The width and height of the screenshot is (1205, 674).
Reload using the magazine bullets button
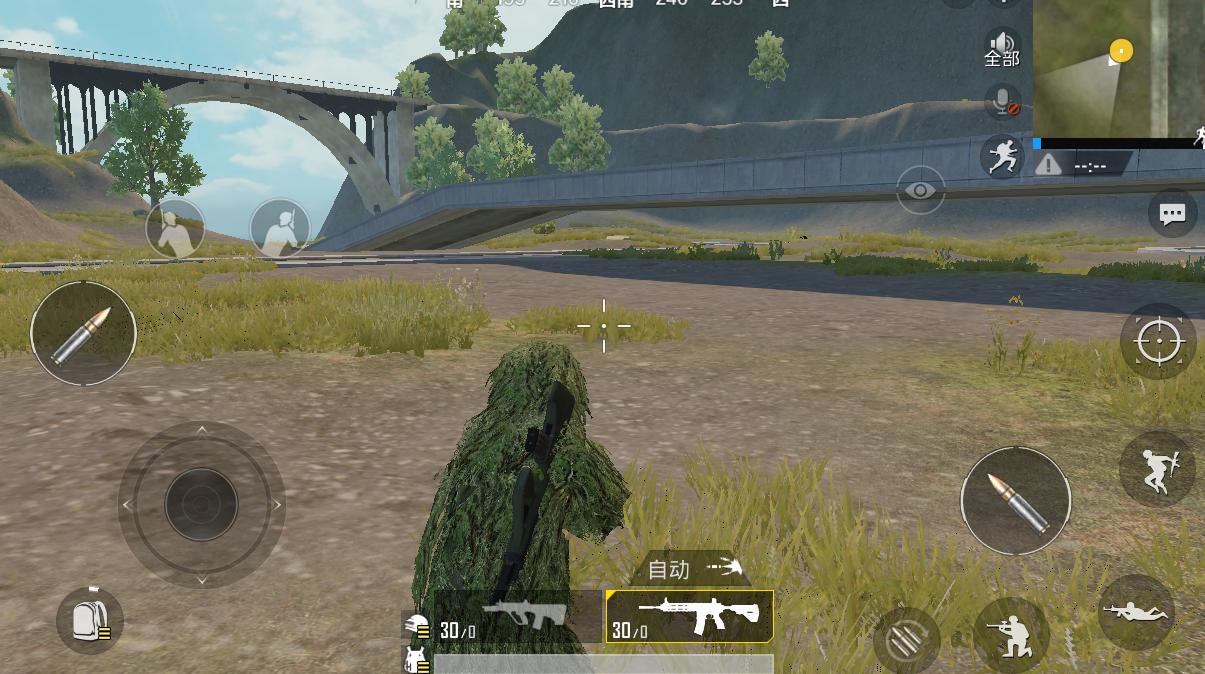905,640
